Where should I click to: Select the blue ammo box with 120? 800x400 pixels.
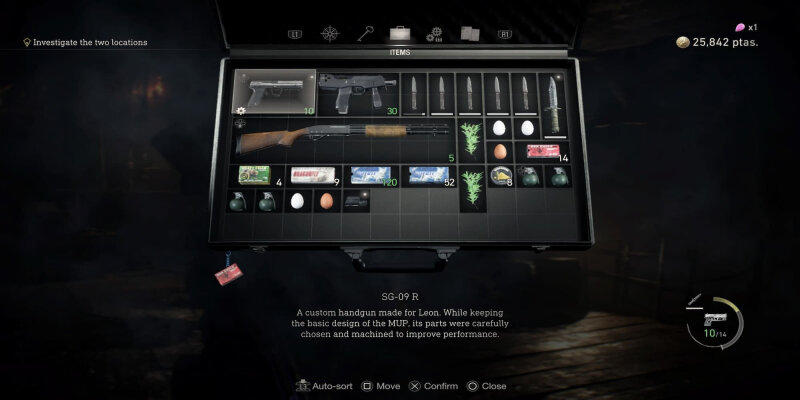click(x=370, y=175)
